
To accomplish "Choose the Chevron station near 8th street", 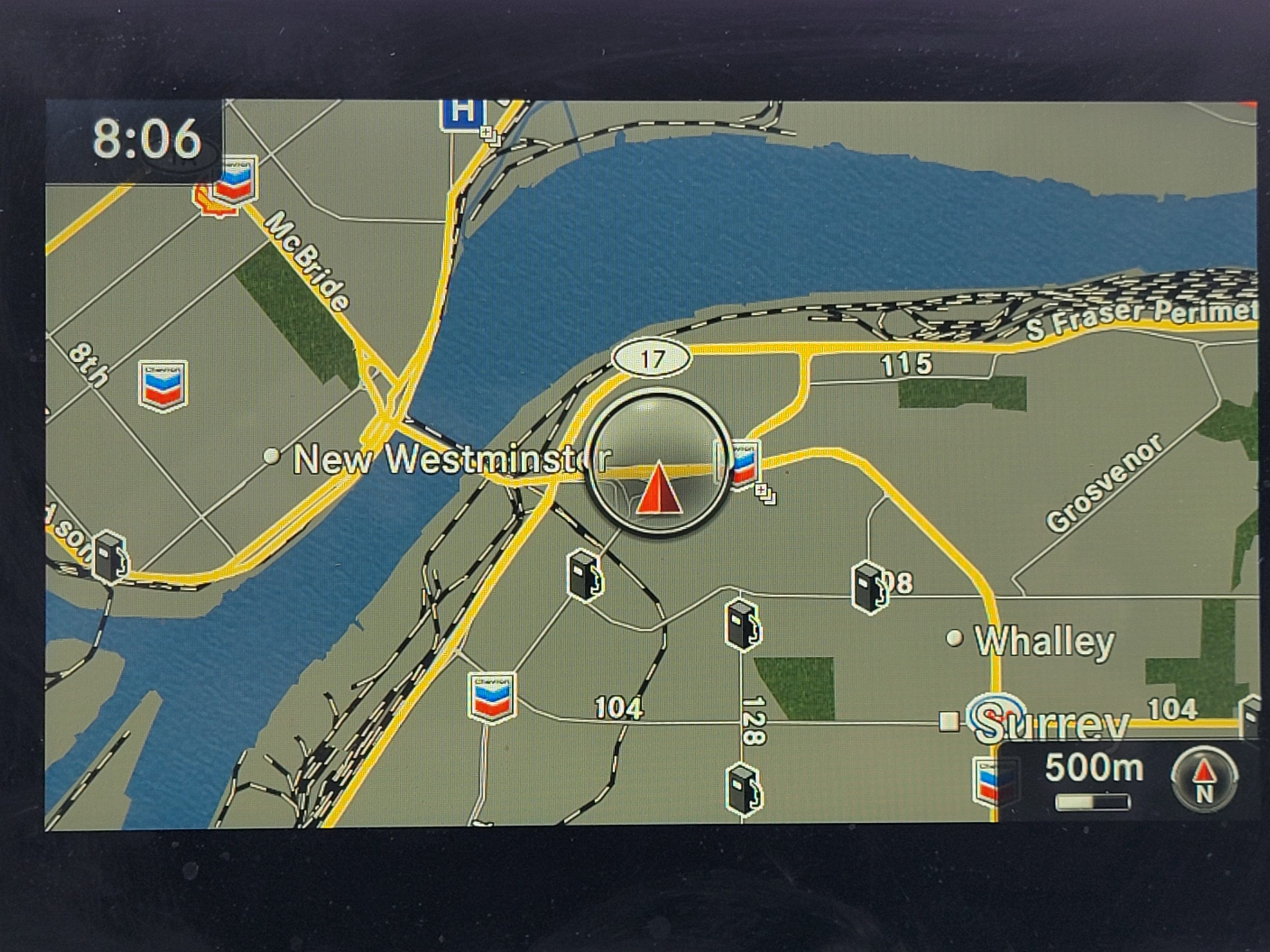I will click(x=163, y=385).
